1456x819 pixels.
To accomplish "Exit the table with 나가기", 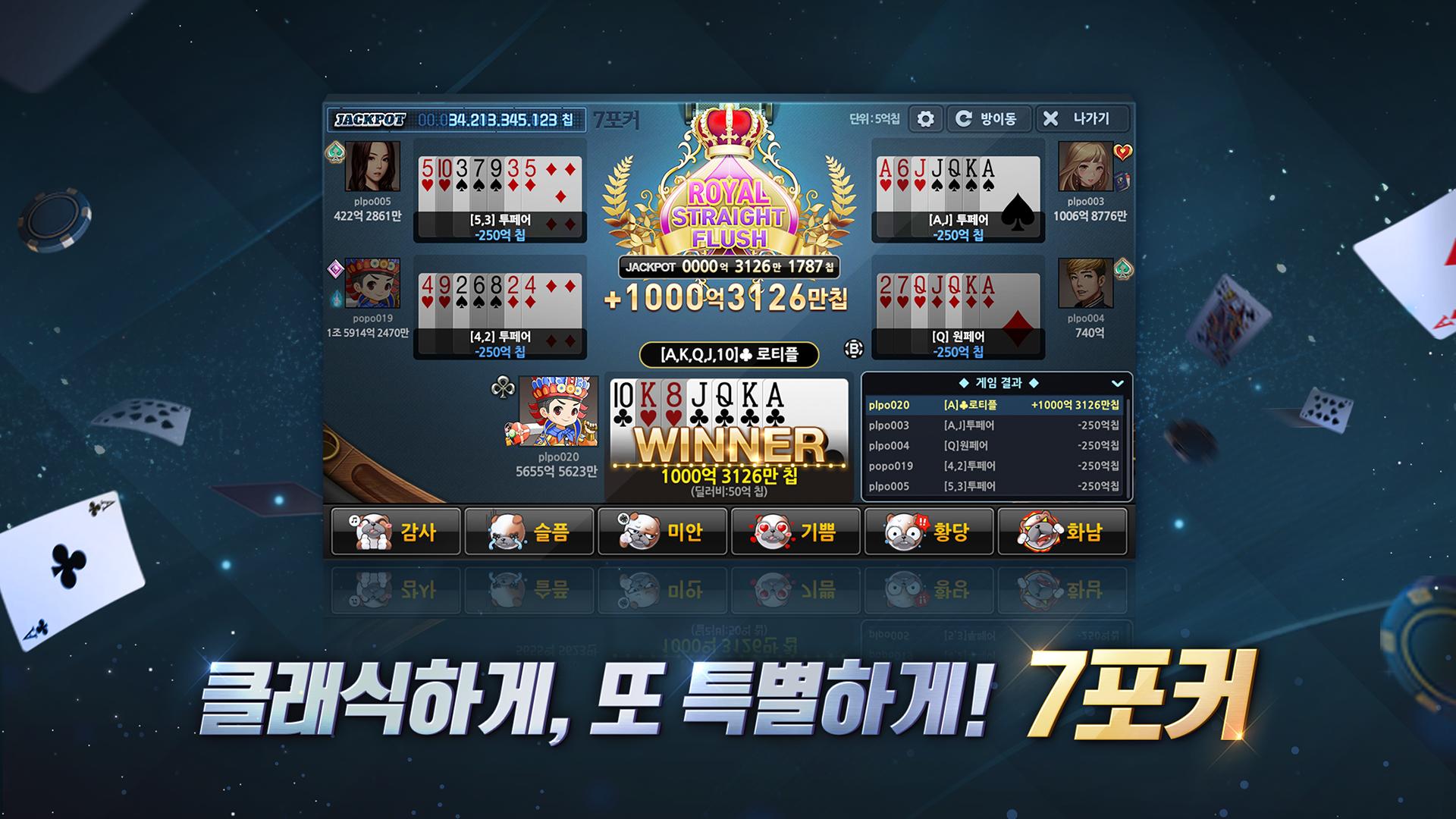I will (1081, 119).
